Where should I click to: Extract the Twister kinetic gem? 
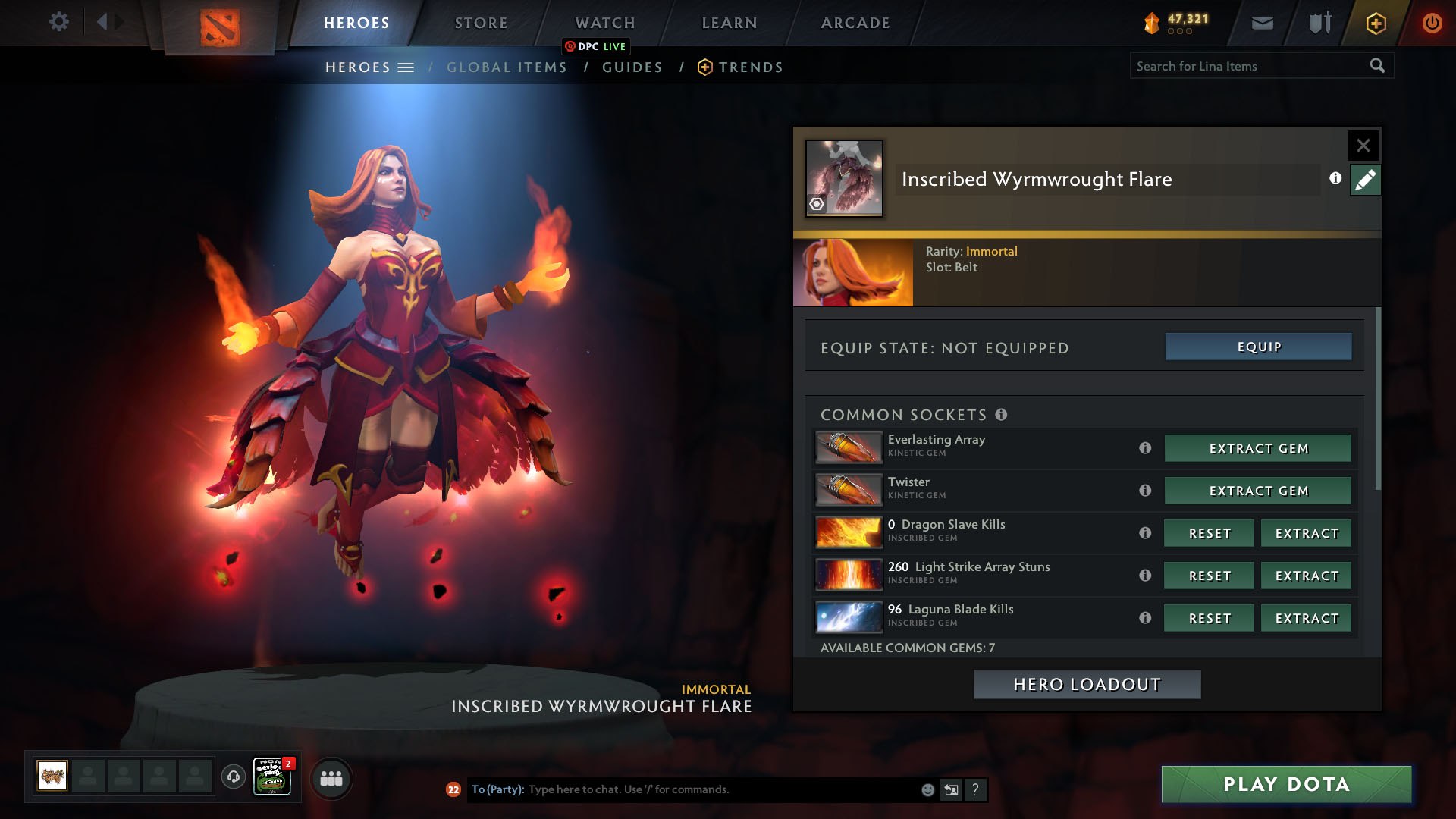coord(1258,491)
